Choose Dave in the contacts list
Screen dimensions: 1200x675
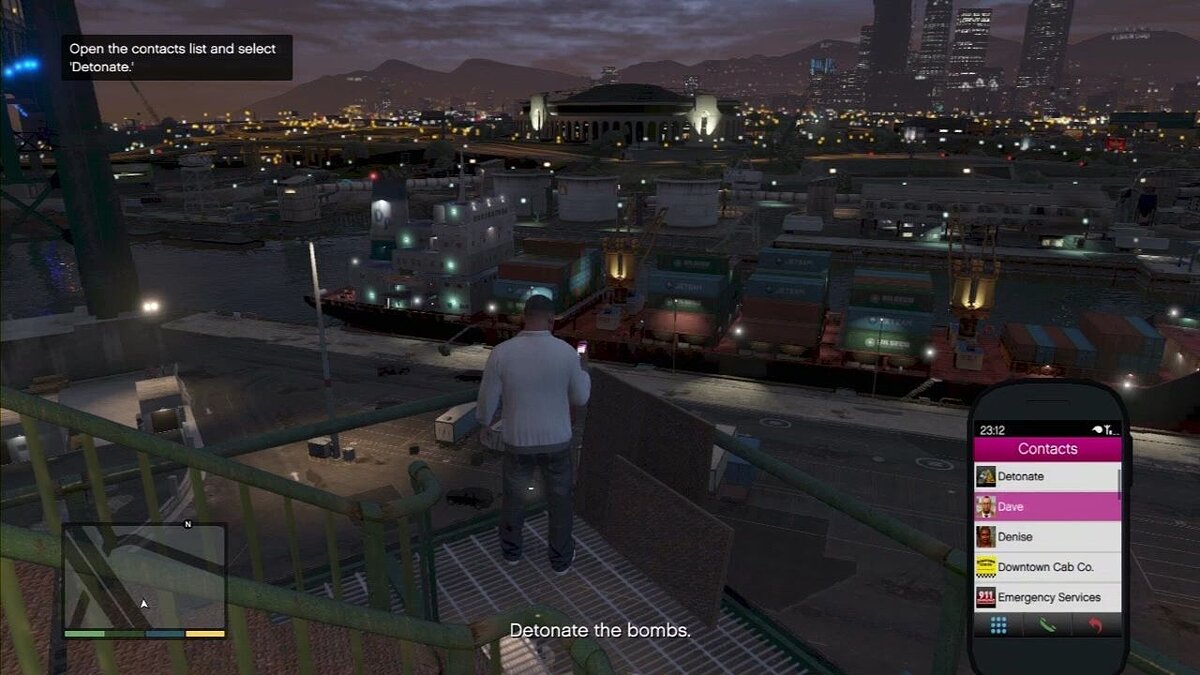(1045, 507)
